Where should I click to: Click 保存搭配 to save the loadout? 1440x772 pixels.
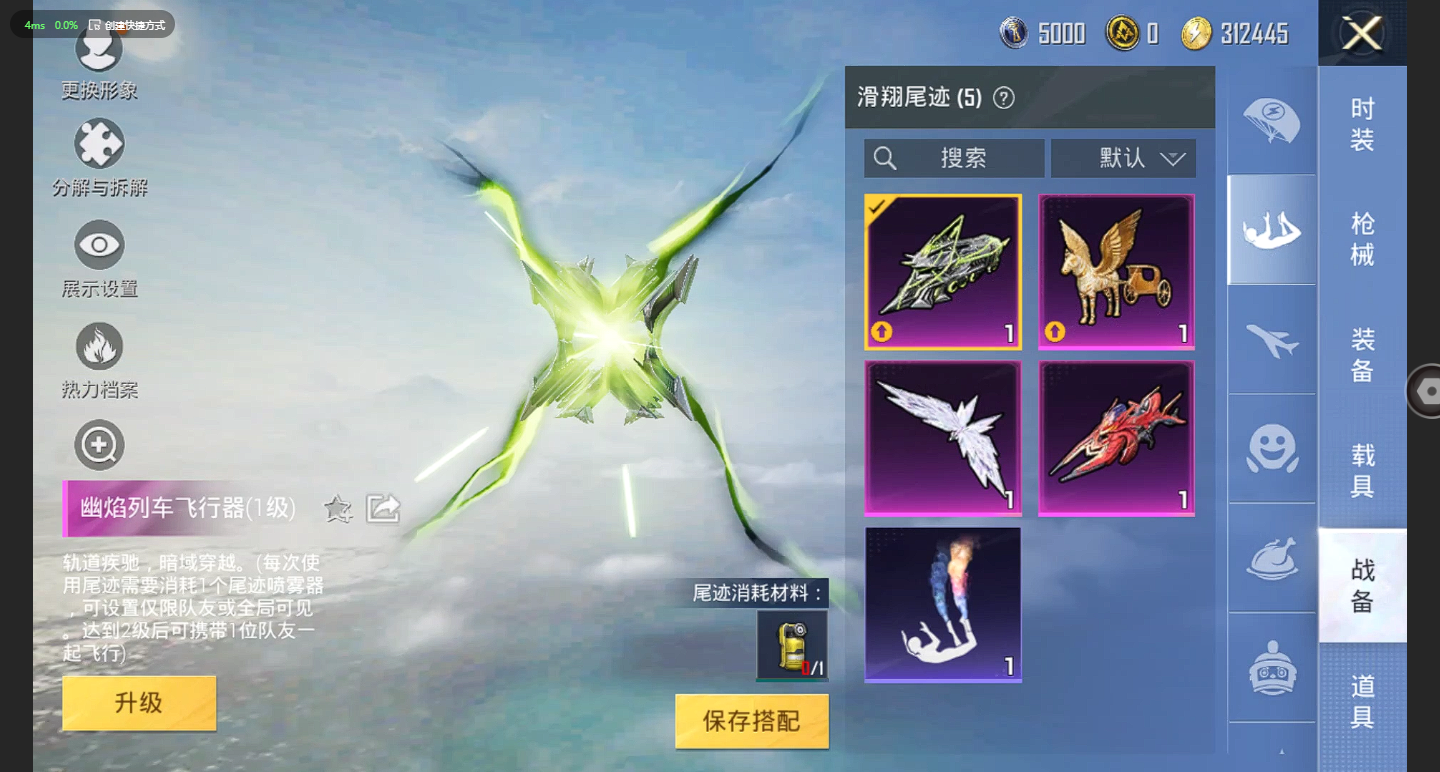click(751, 721)
